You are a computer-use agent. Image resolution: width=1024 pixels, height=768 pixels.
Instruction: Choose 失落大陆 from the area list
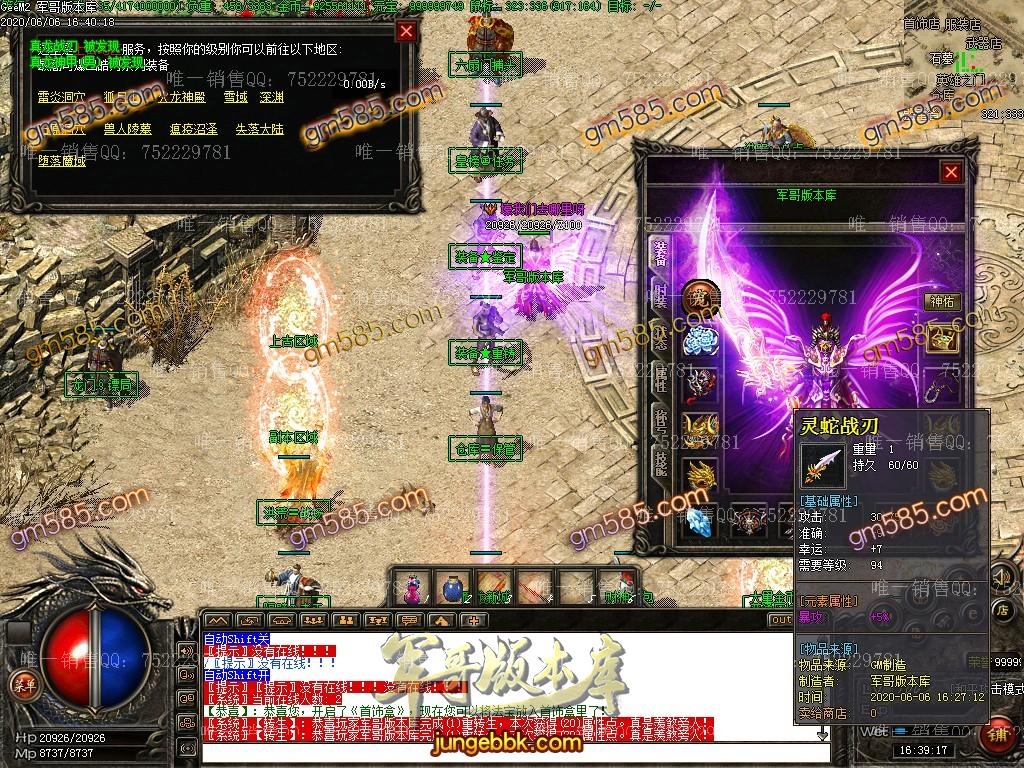coord(259,129)
